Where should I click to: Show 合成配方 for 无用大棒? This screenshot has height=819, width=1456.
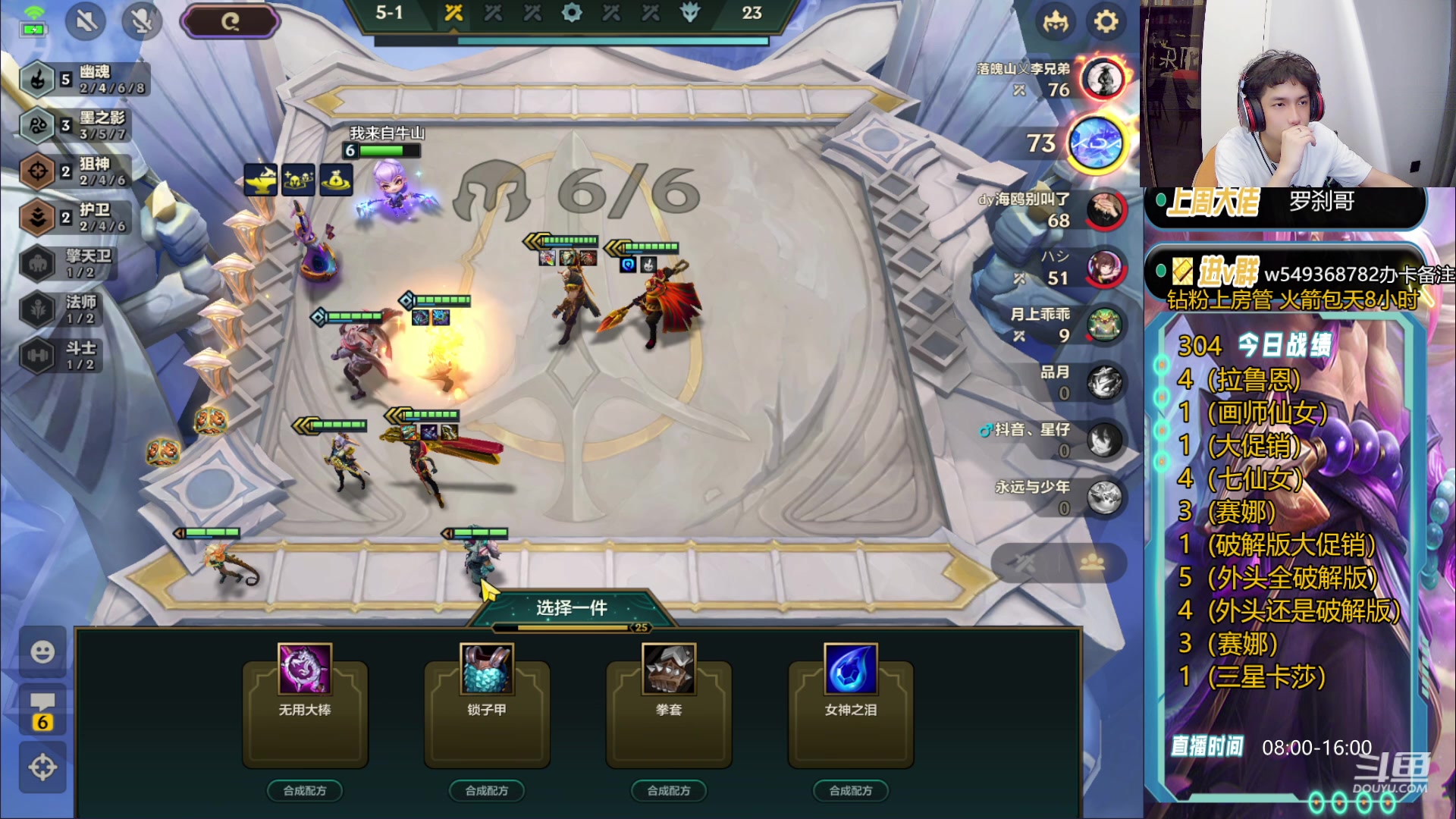305,790
